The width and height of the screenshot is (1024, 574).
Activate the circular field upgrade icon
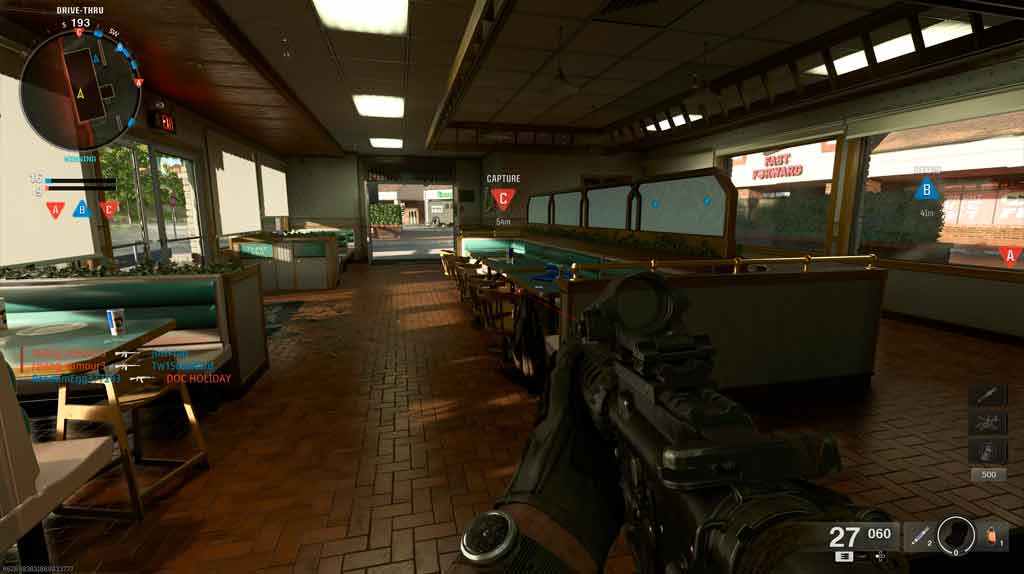click(x=956, y=535)
